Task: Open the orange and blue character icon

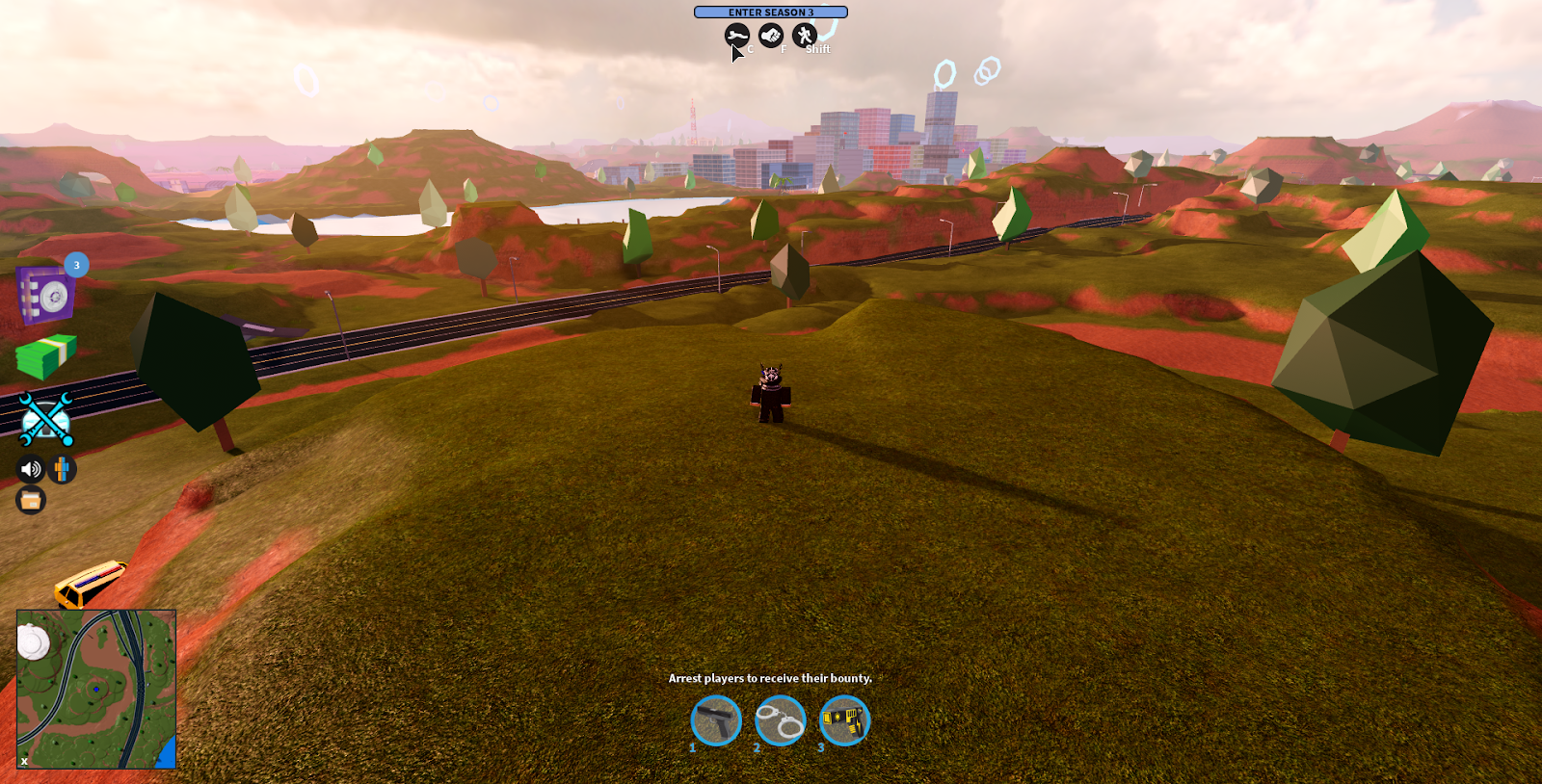Action: coord(62,469)
